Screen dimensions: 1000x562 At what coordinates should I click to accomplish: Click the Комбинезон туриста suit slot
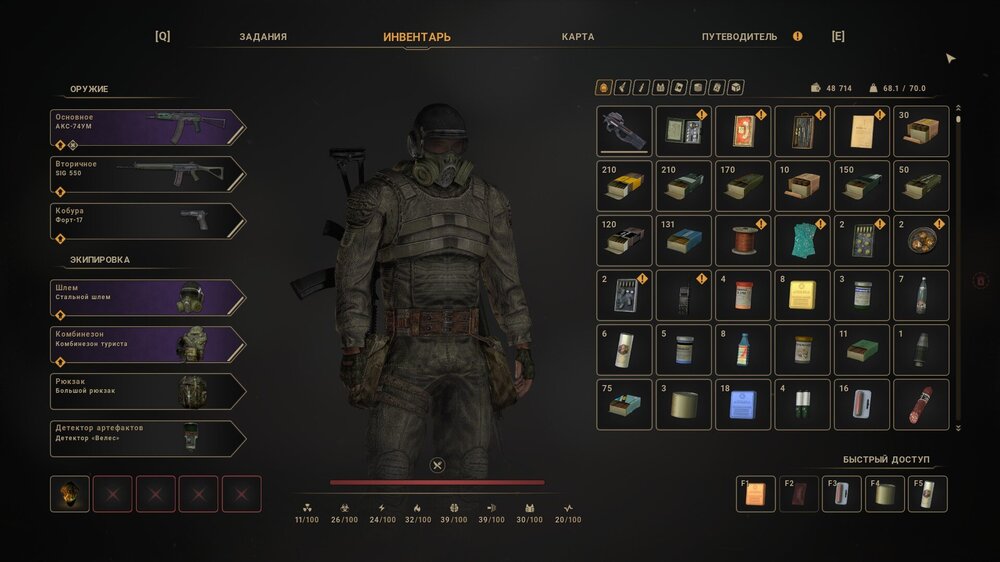click(147, 345)
